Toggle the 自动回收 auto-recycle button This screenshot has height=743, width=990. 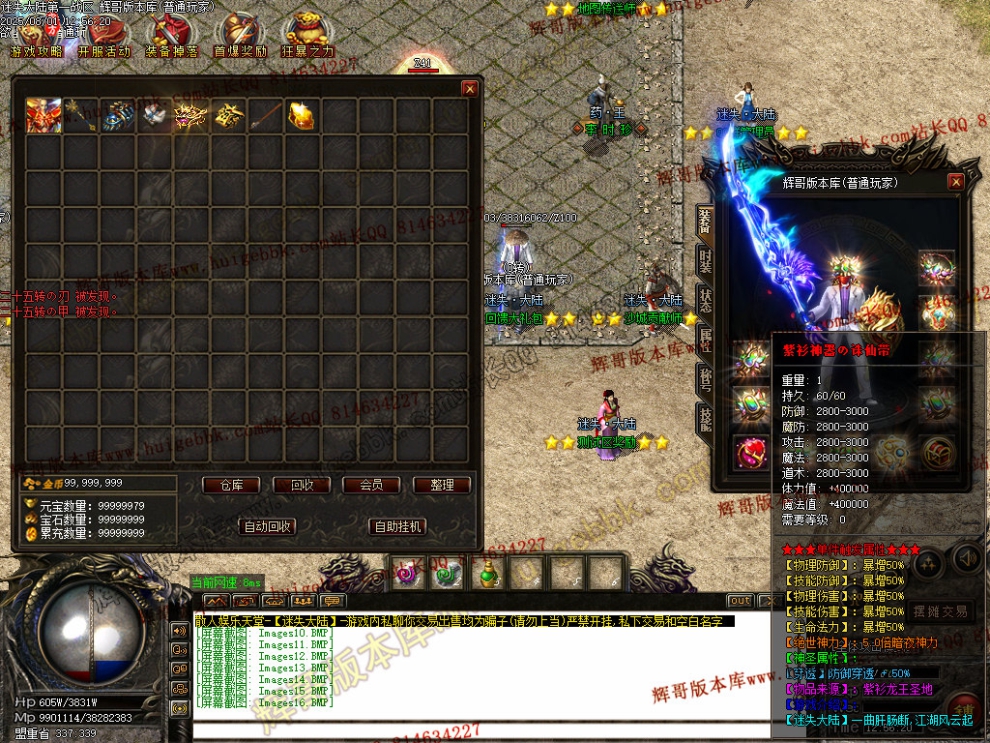coord(267,526)
